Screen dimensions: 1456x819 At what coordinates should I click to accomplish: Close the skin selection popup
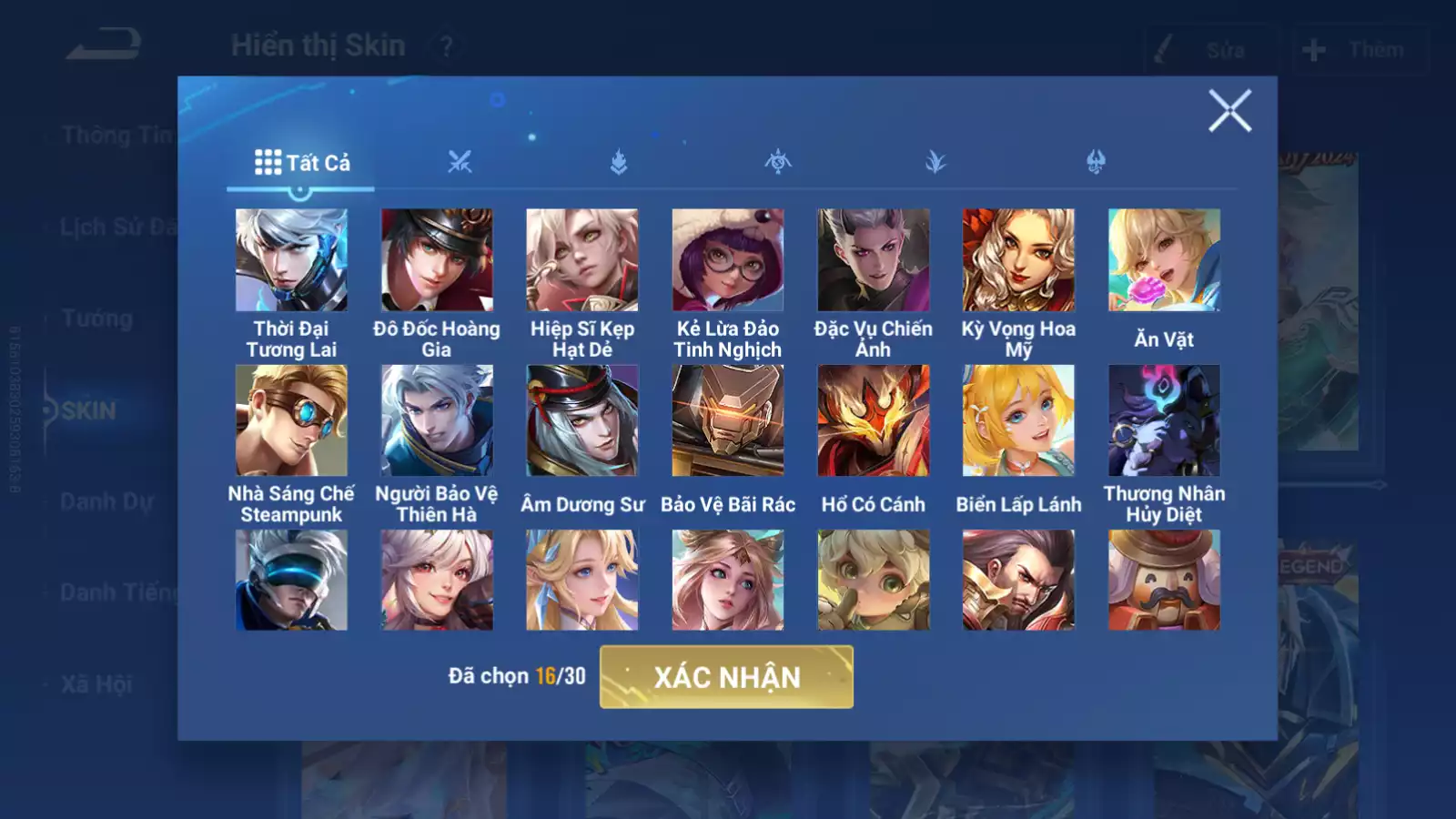[1229, 111]
